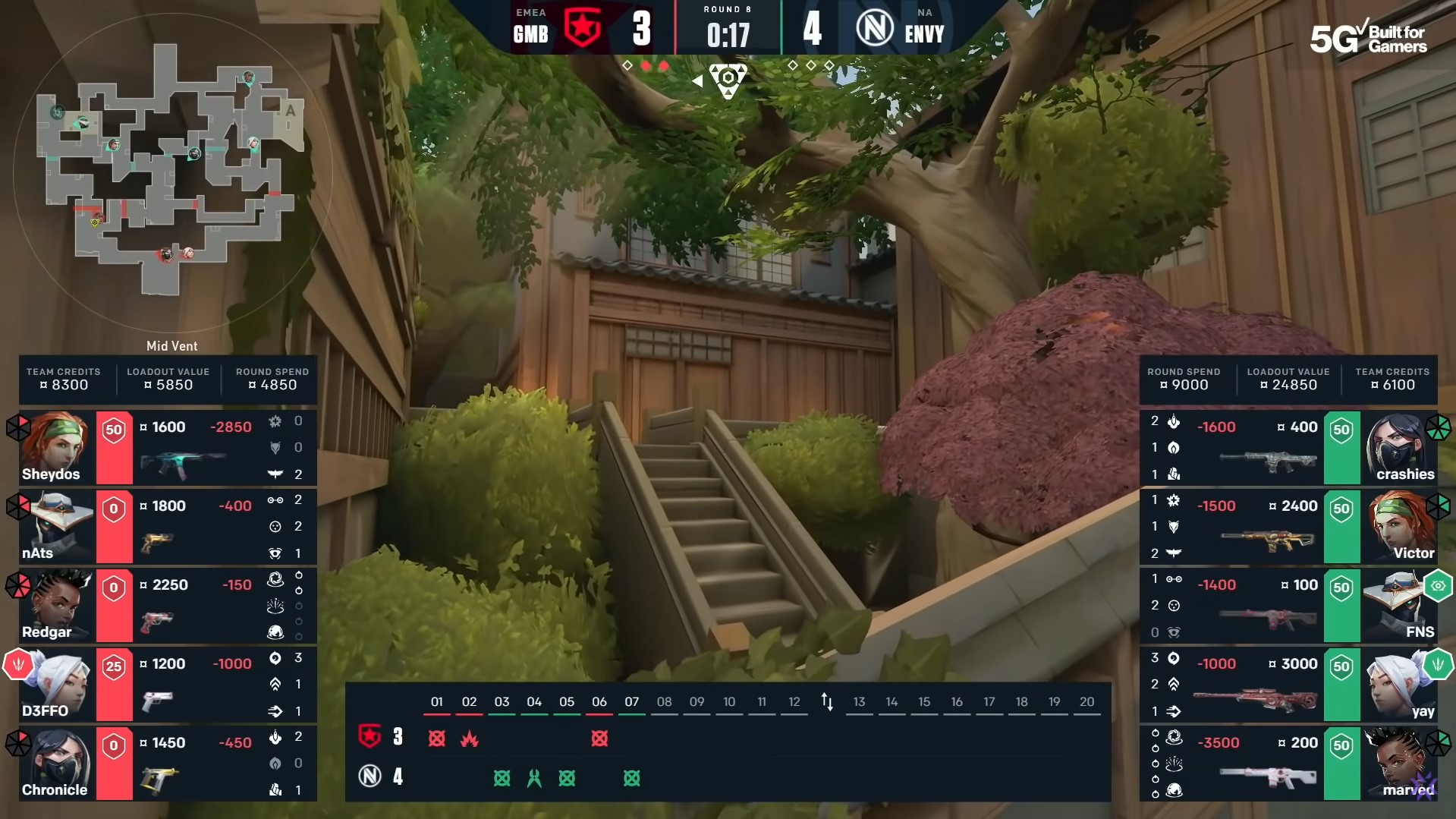Select Sheydos's Trailblazer wolf ability icon
This screenshot has height=819, width=1456.
(x=276, y=448)
